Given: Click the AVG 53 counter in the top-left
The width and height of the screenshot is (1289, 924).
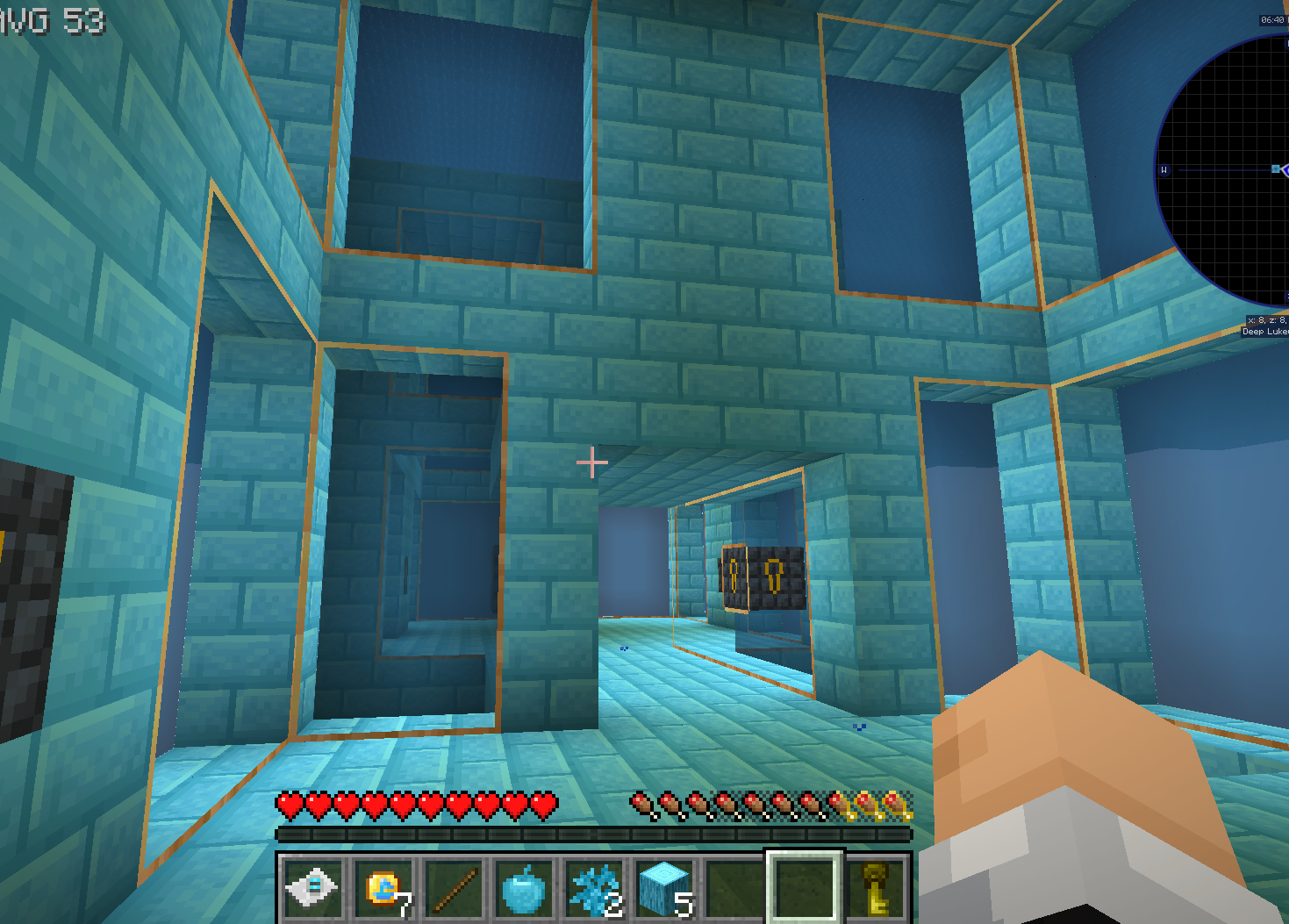Looking at the screenshot, I should click(50, 19).
